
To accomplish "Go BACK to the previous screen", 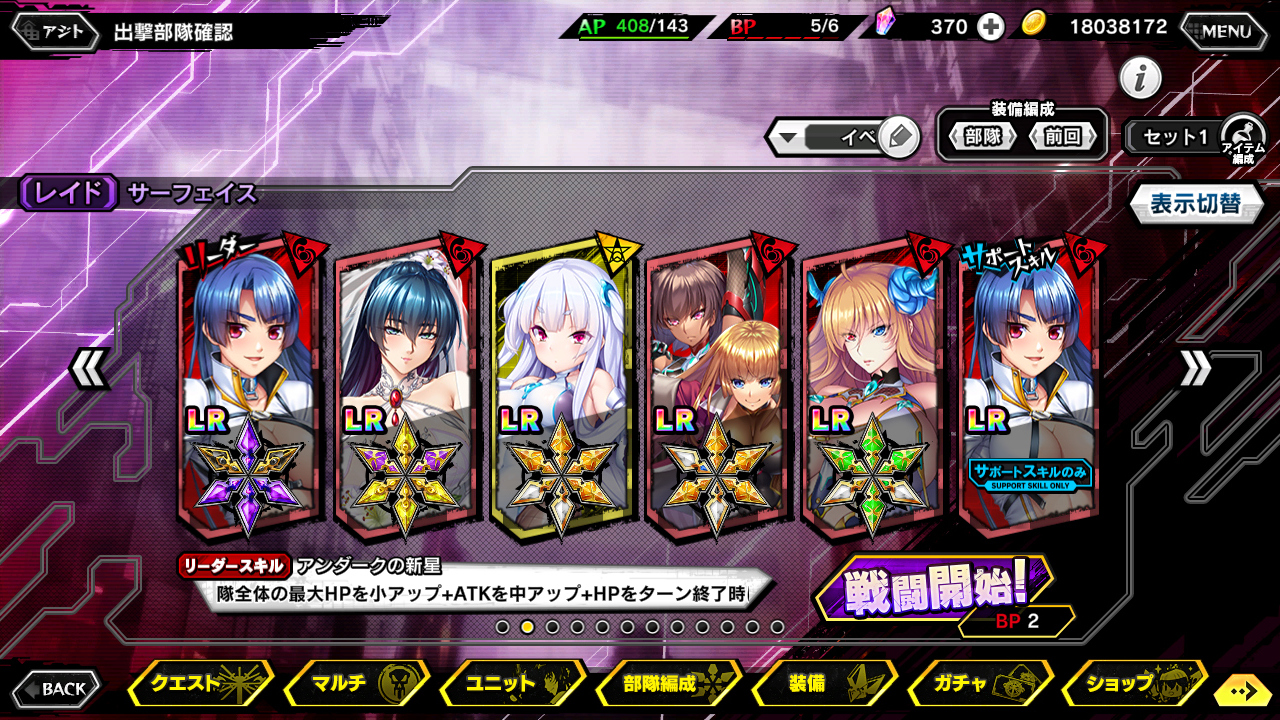I will tap(58, 688).
